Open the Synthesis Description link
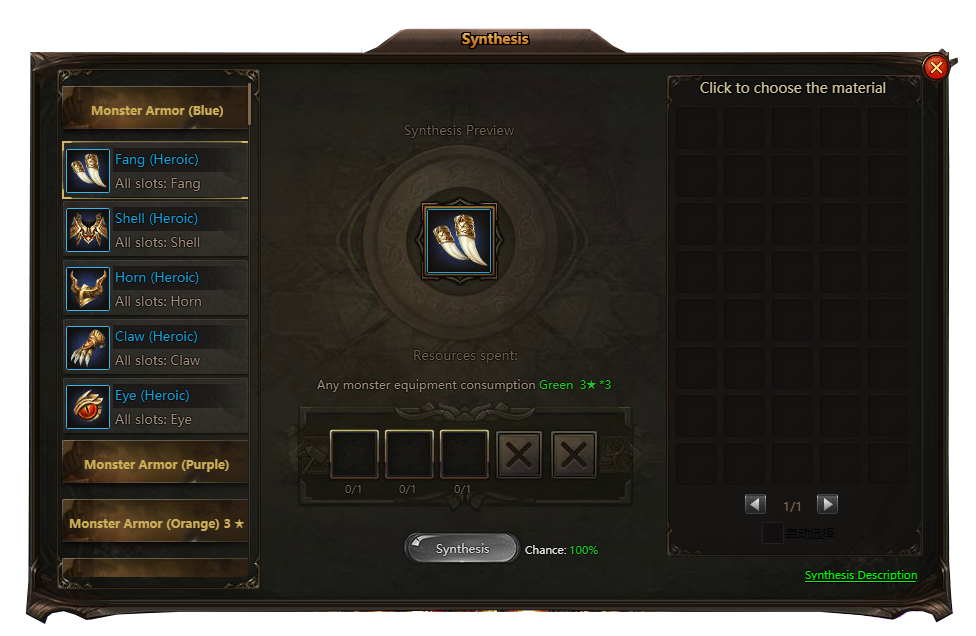This screenshot has height=636, width=976. [x=860, y=575]
